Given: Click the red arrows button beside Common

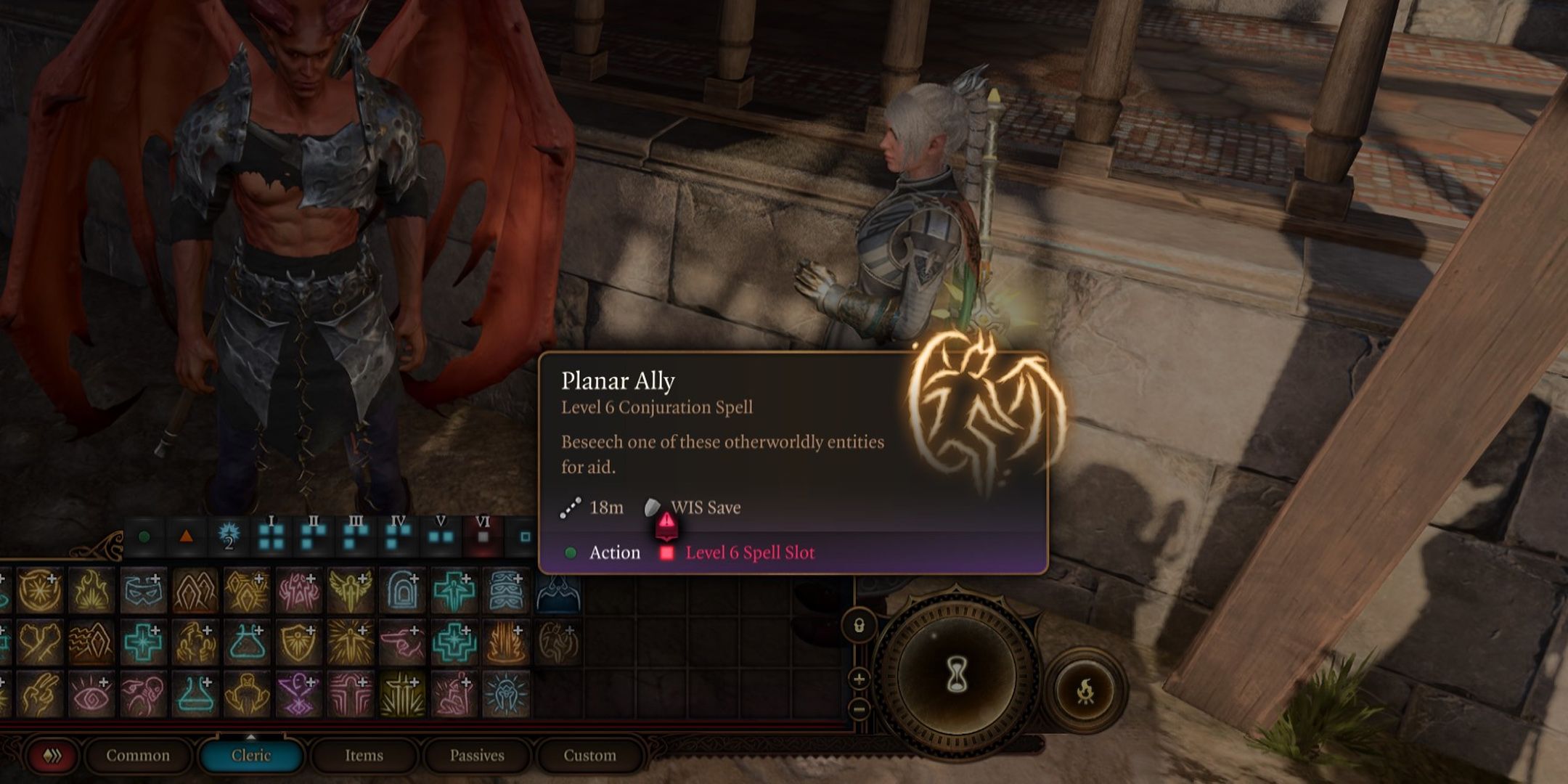Looking at the screenshot, I should click(x=52, y=756).
